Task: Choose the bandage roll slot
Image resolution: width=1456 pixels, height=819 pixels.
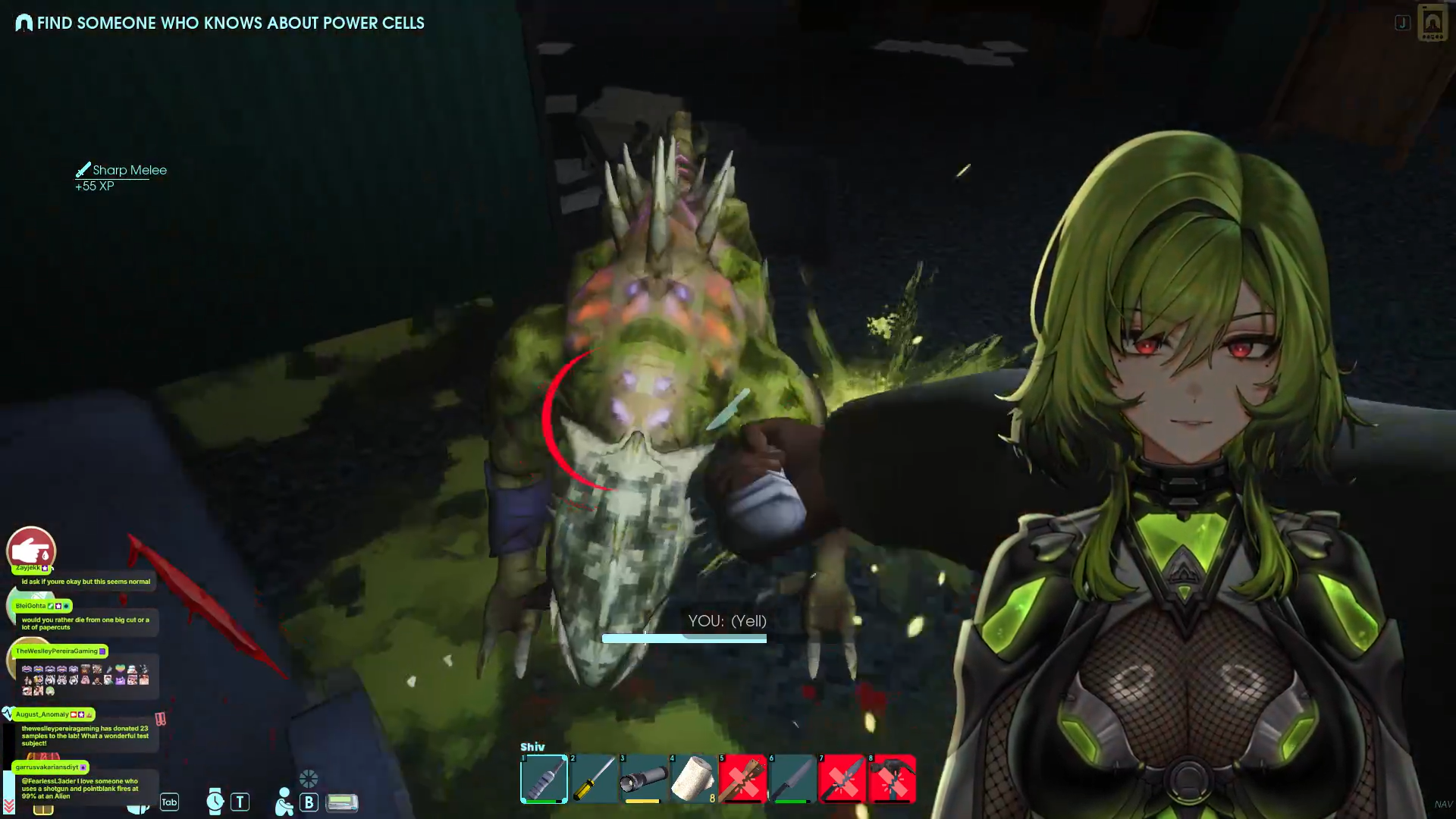Action: [693, 779]
